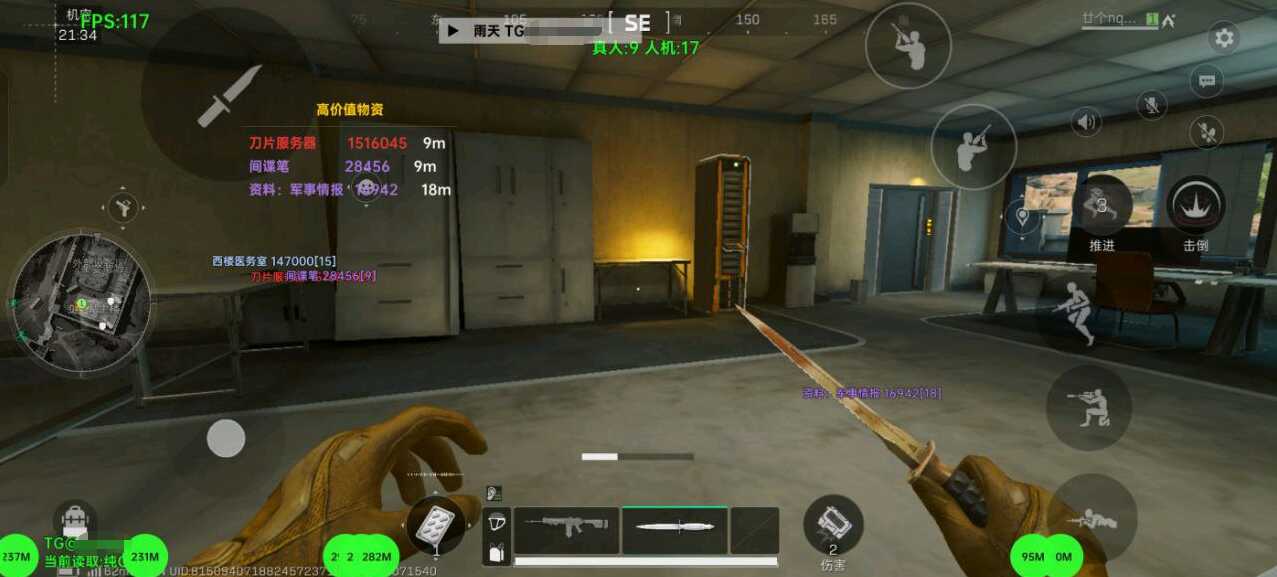Viewport: 1277px width, 577px height.
Task: Tap the crouching shooter stance button
Action: pyautogui.click(x=1088, y=407)
